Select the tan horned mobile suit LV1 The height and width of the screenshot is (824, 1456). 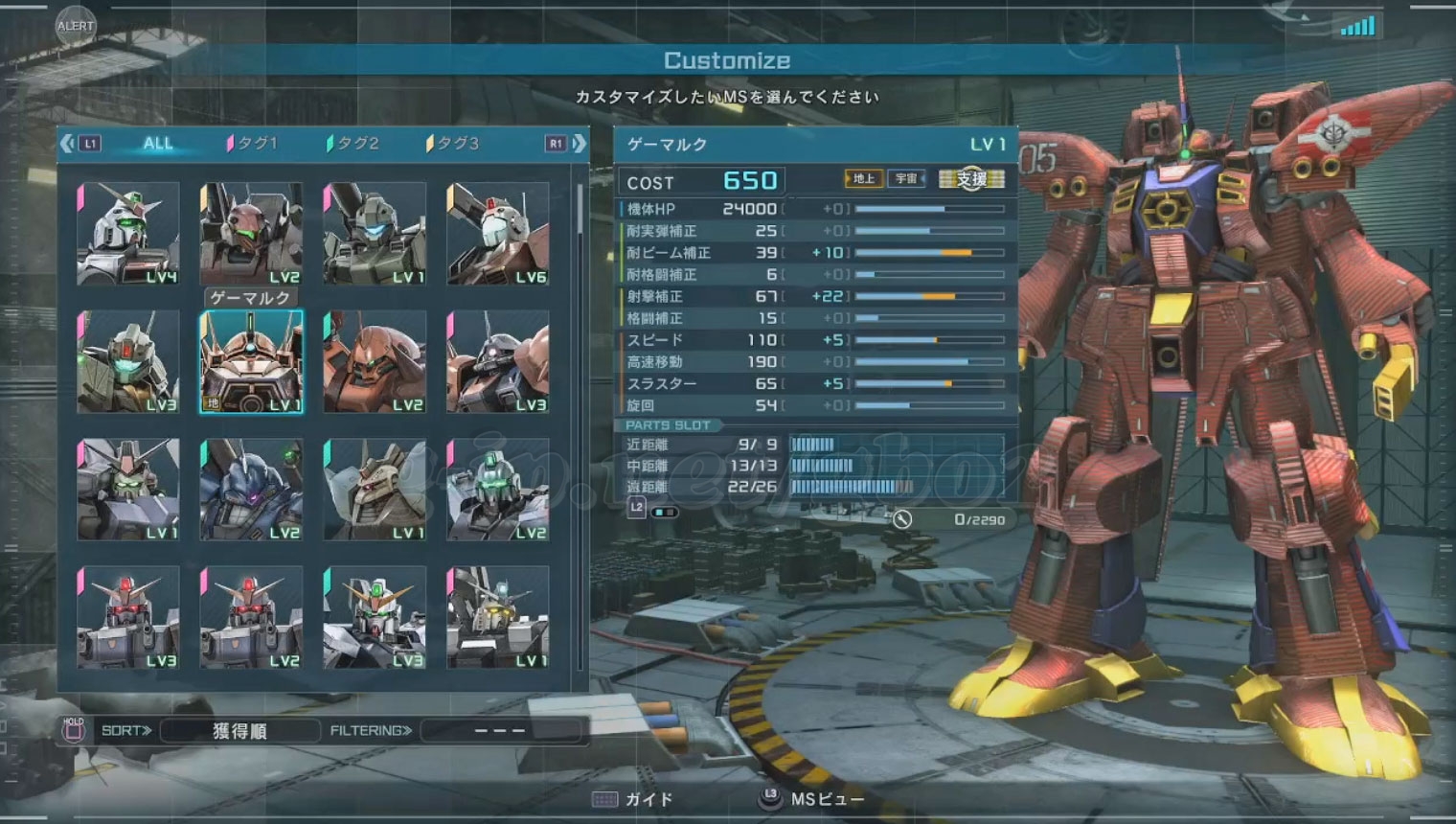click(x=375, y=490)
